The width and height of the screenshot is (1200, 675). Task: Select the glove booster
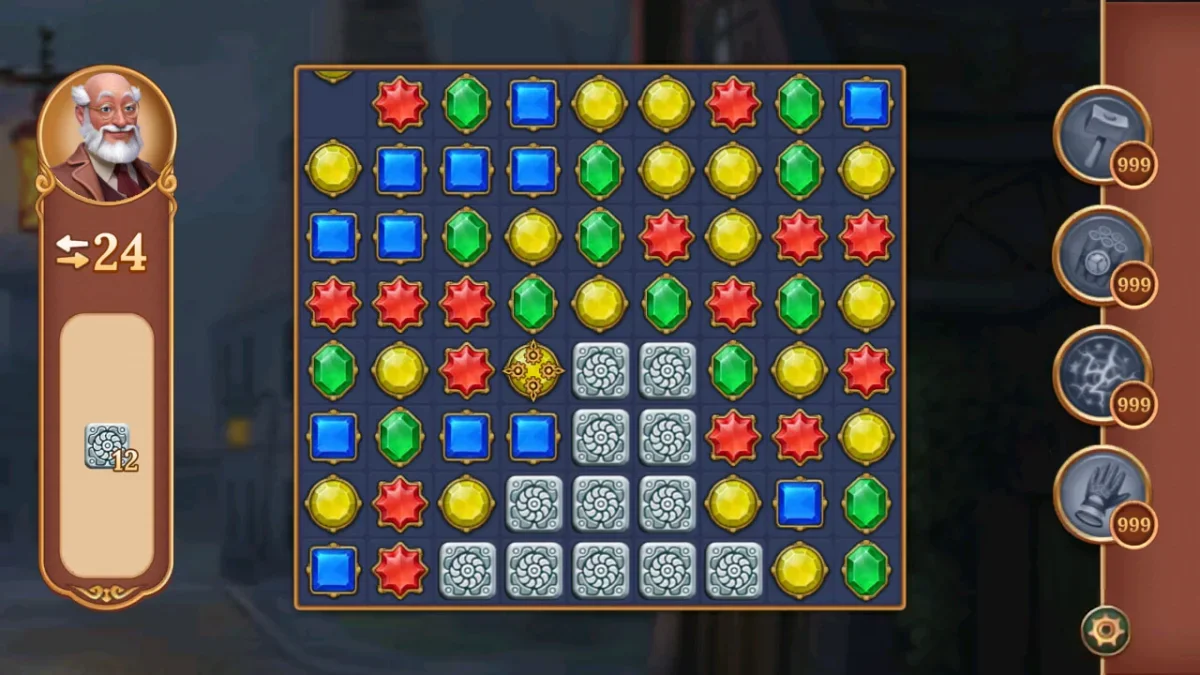tap(1100, 494)
